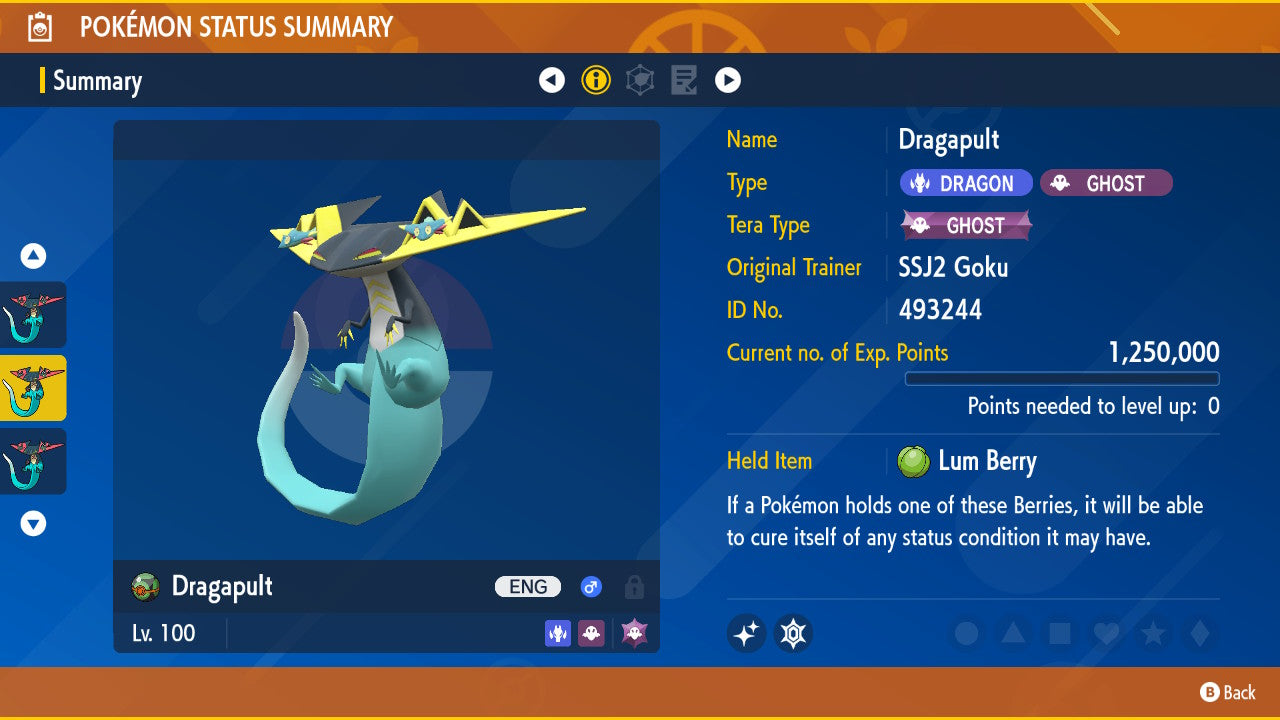Toggle the circle marking
The width and height of the screenshot is (1280, 720).
pos(966,633)
